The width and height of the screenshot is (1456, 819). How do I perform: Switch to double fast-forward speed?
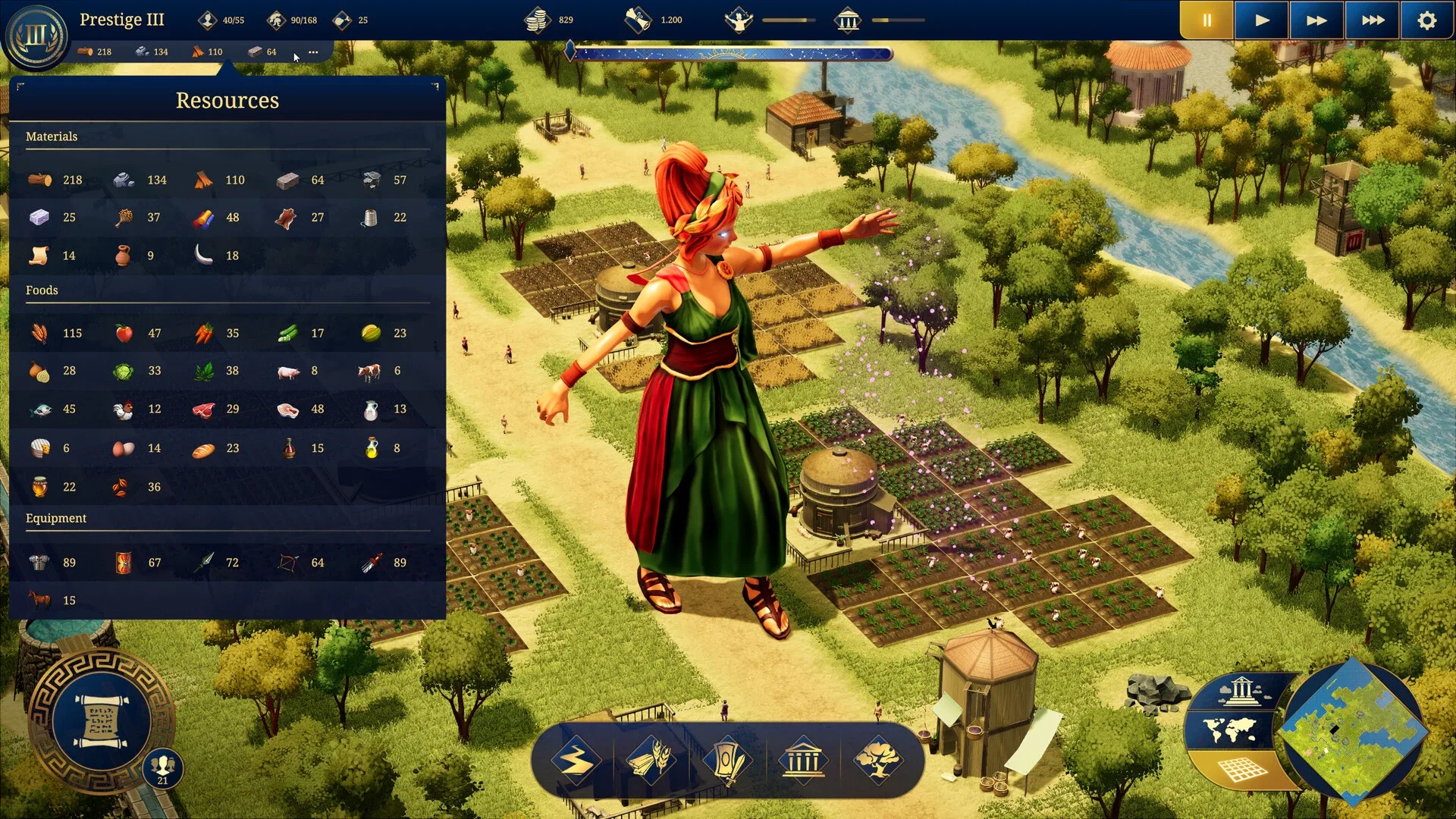point(1316,20)
